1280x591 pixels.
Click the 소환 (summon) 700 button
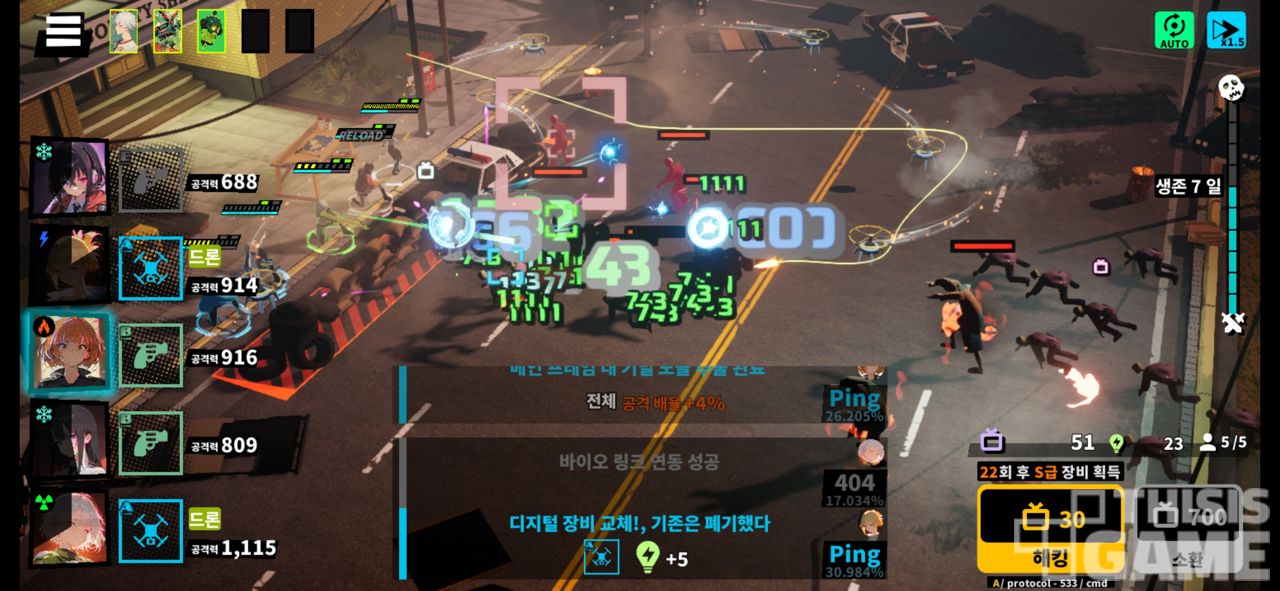pos(1187,528)
